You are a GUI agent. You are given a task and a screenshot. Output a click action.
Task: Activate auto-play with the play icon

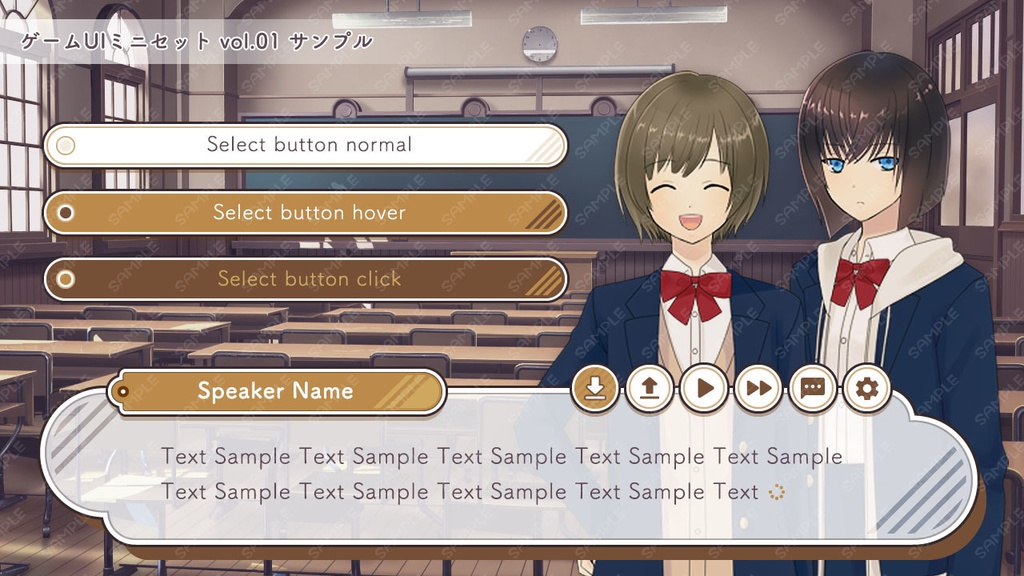[704, 388]
